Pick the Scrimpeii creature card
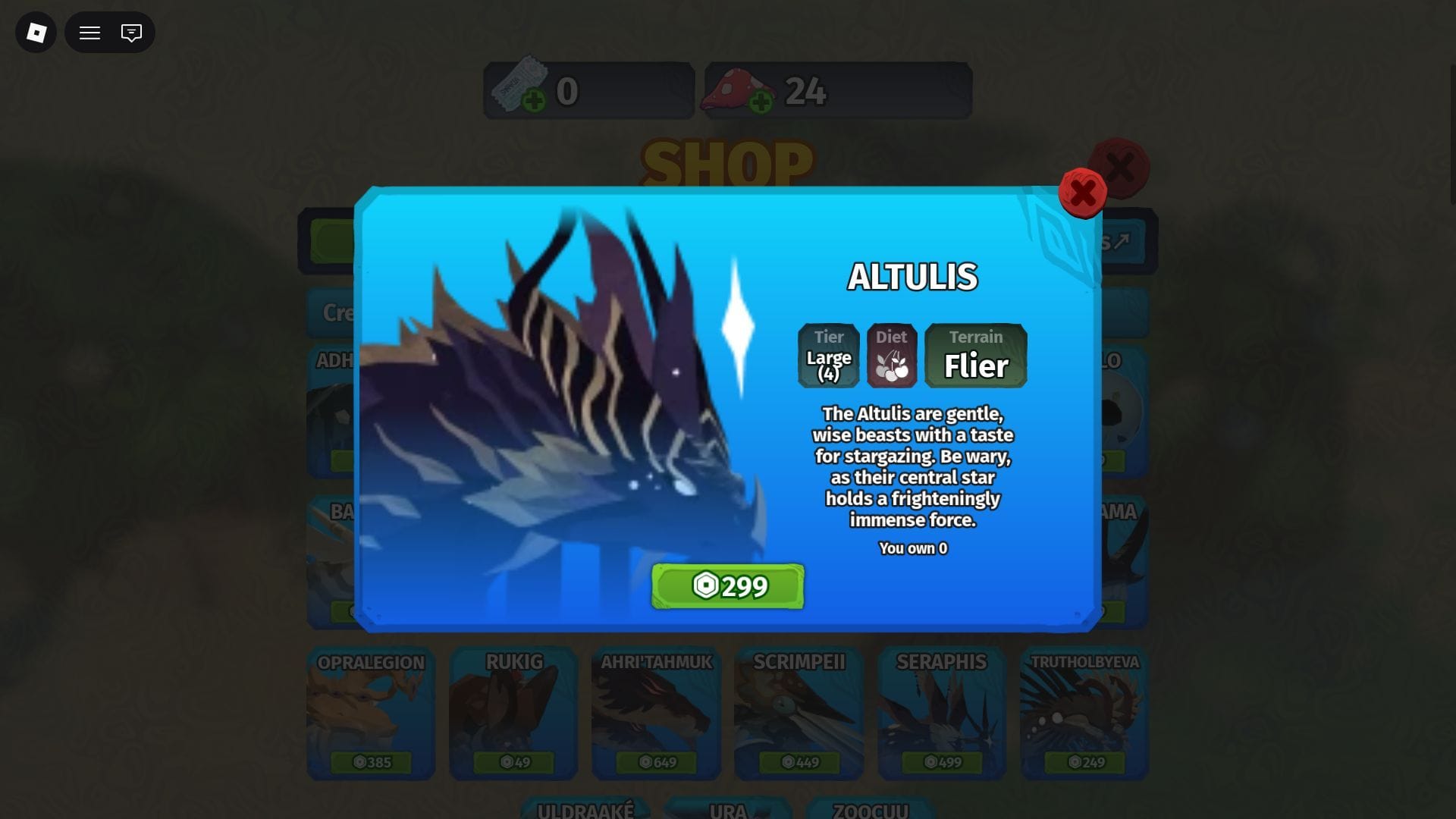Image resolution: width=1456 pixels, height=819 pixels. click(x=799, y=713)
